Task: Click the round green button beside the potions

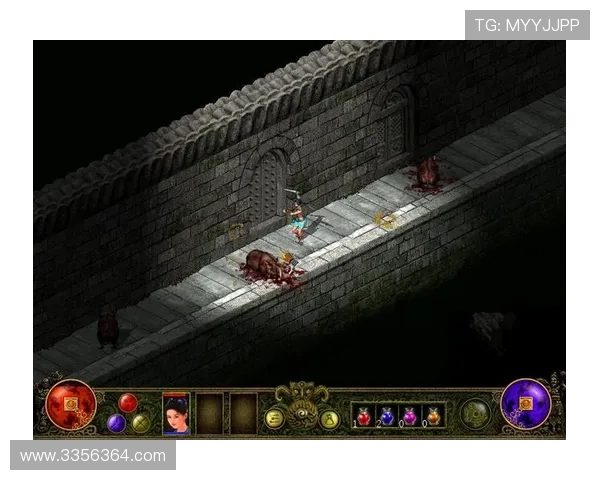Action: [x=474, y=413]
